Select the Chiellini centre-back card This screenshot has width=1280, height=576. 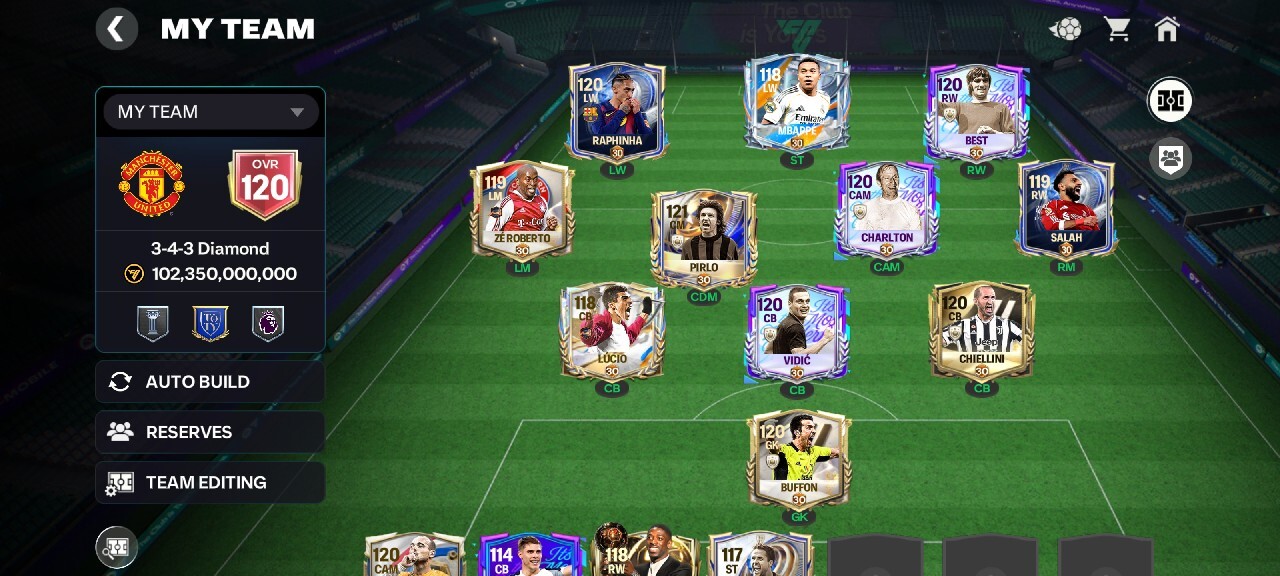[x=981, y=330]
